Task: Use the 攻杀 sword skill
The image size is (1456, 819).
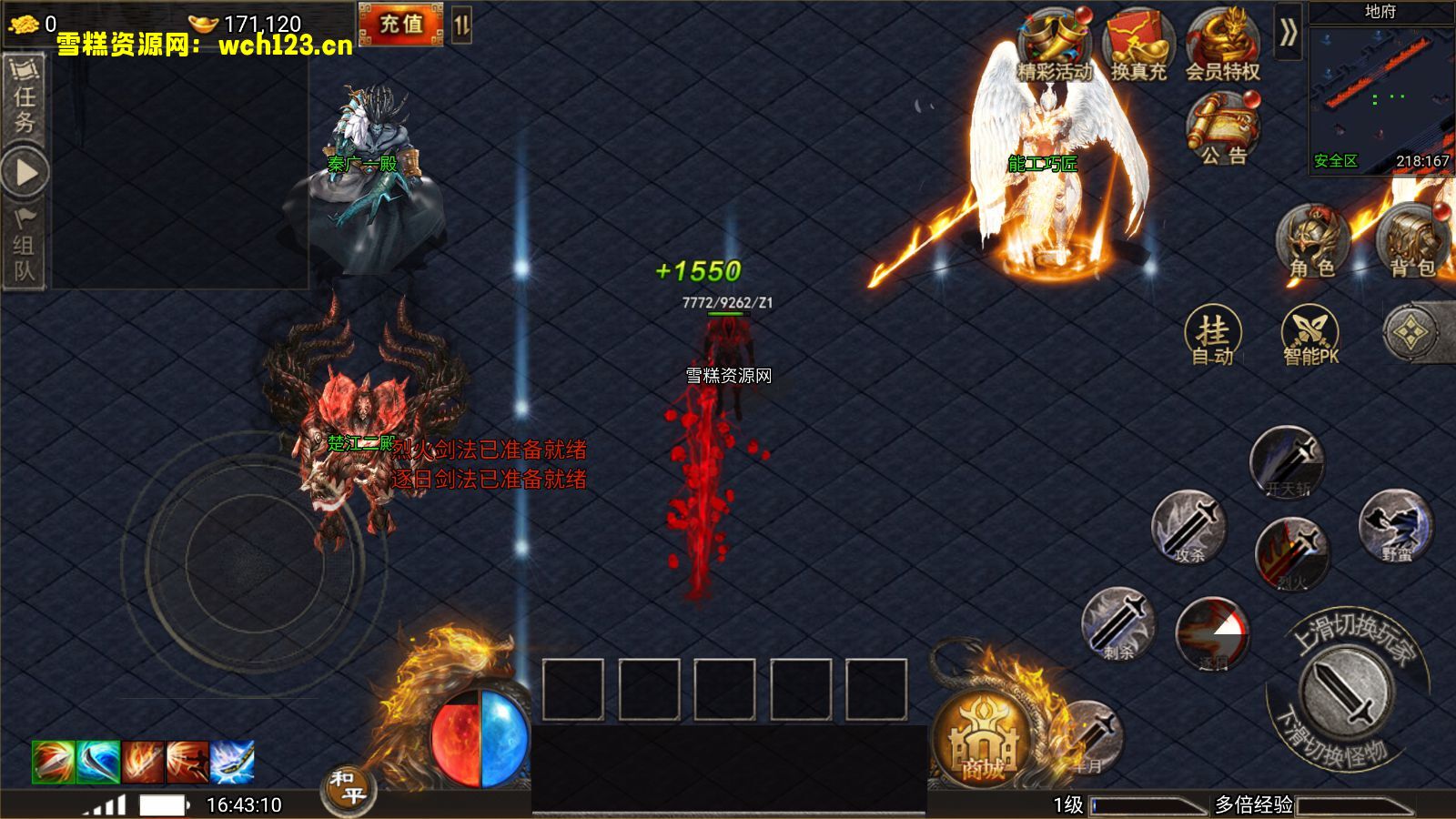Action: (x=1188, y=528)
